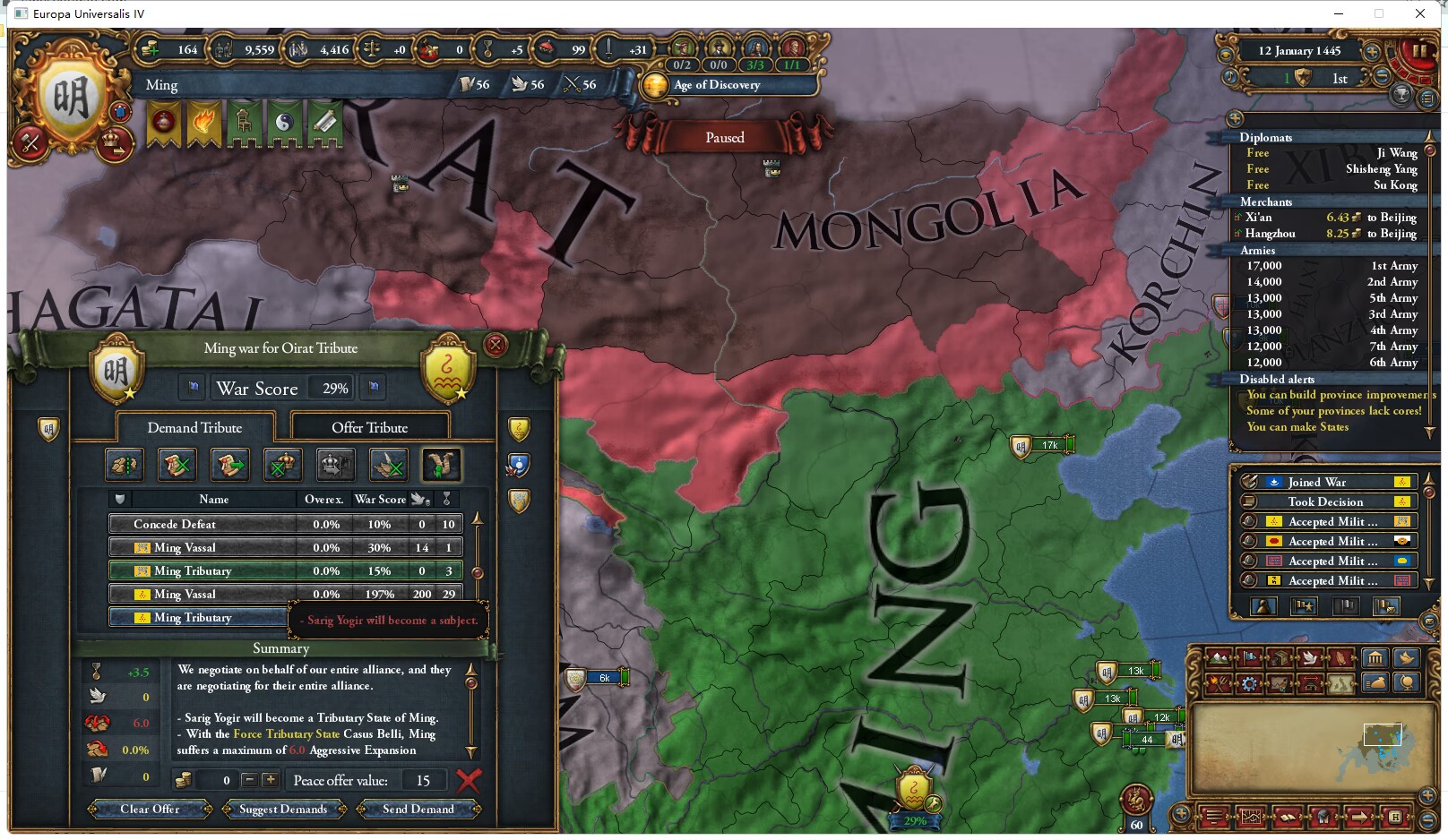This screenshot has height=840, width=1448.
Task: Click the gold amount field in the peace offer
Action: 225,780
